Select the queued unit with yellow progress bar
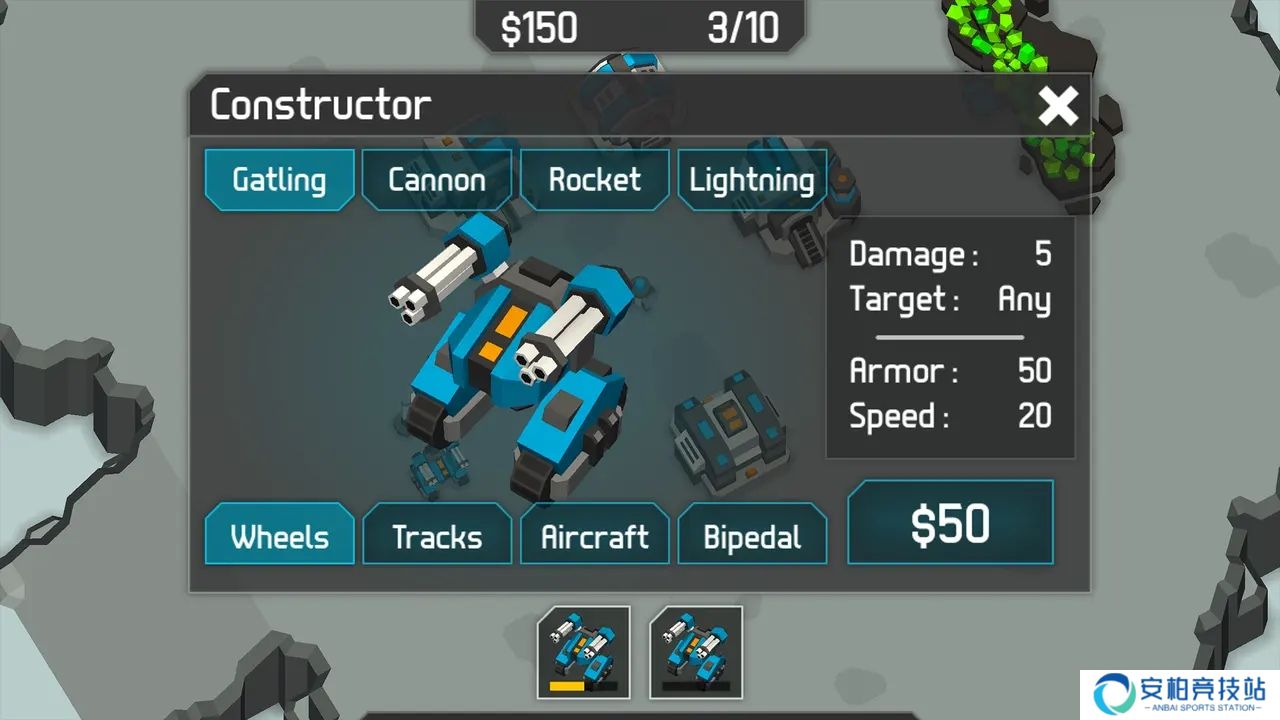1280x720 pixels. tap(584, 651)
